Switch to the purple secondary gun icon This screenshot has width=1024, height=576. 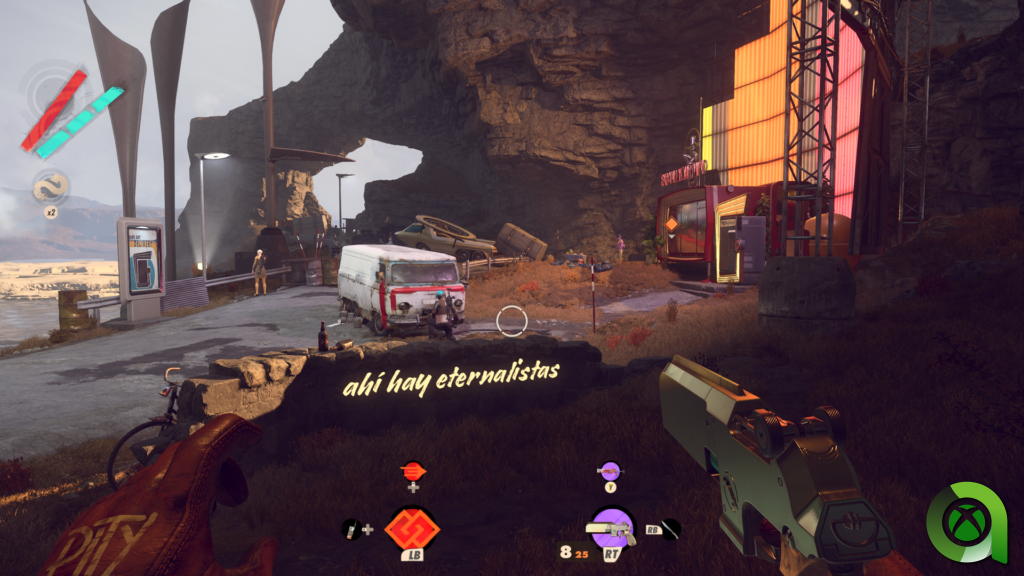coord(609,469)
